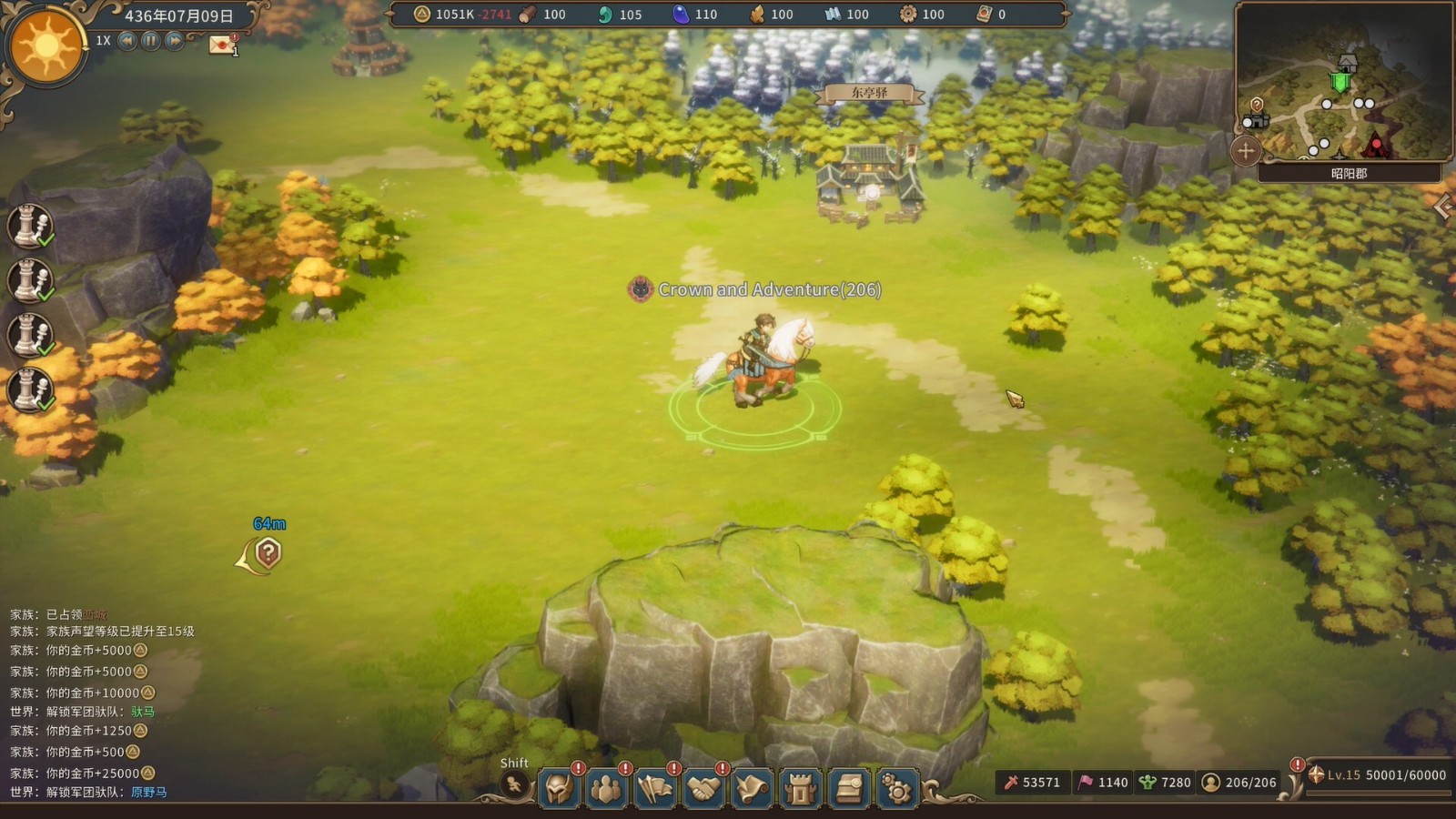Viewport: 1456px width, 819px height.
Task: Toggle the running figure sprint button
Action: (x=515, y=784)
